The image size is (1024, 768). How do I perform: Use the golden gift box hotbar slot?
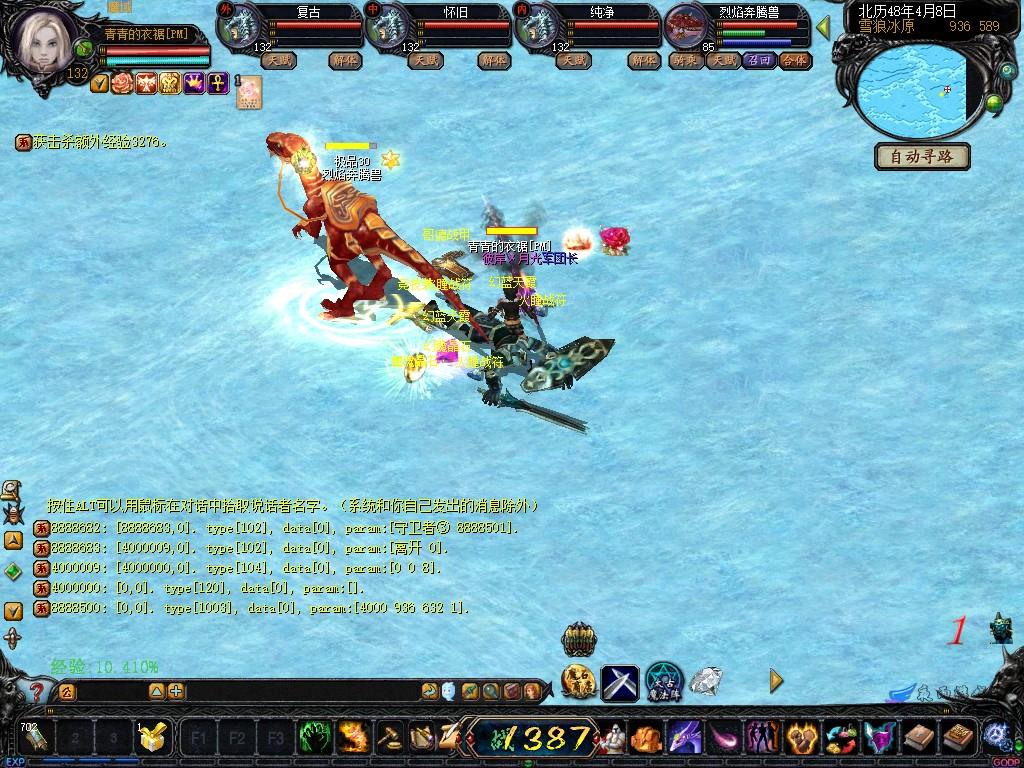point(152,738)
